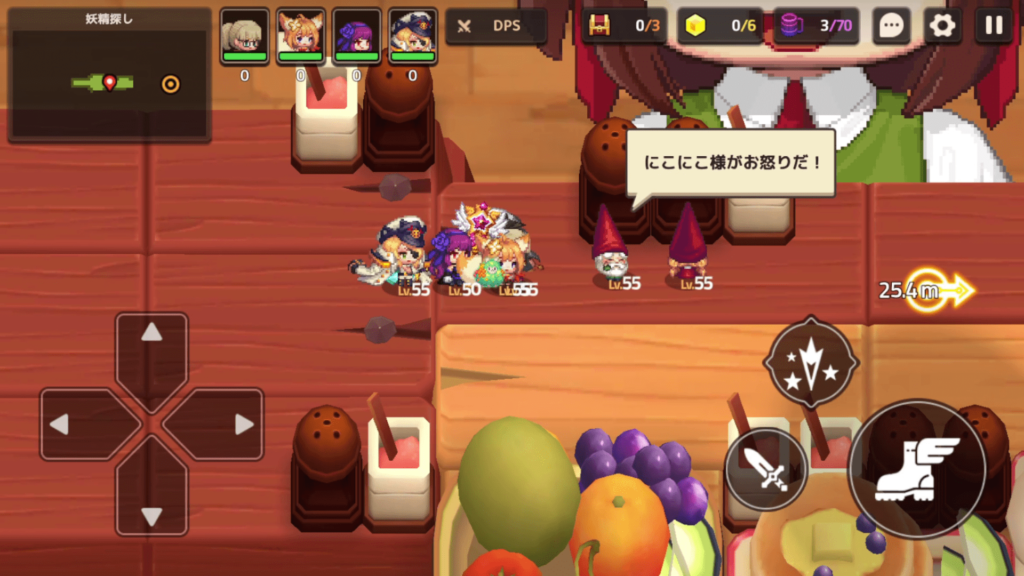1024x576 pixels.
Task: Open the gear settings menu
Action: (942, 26)
